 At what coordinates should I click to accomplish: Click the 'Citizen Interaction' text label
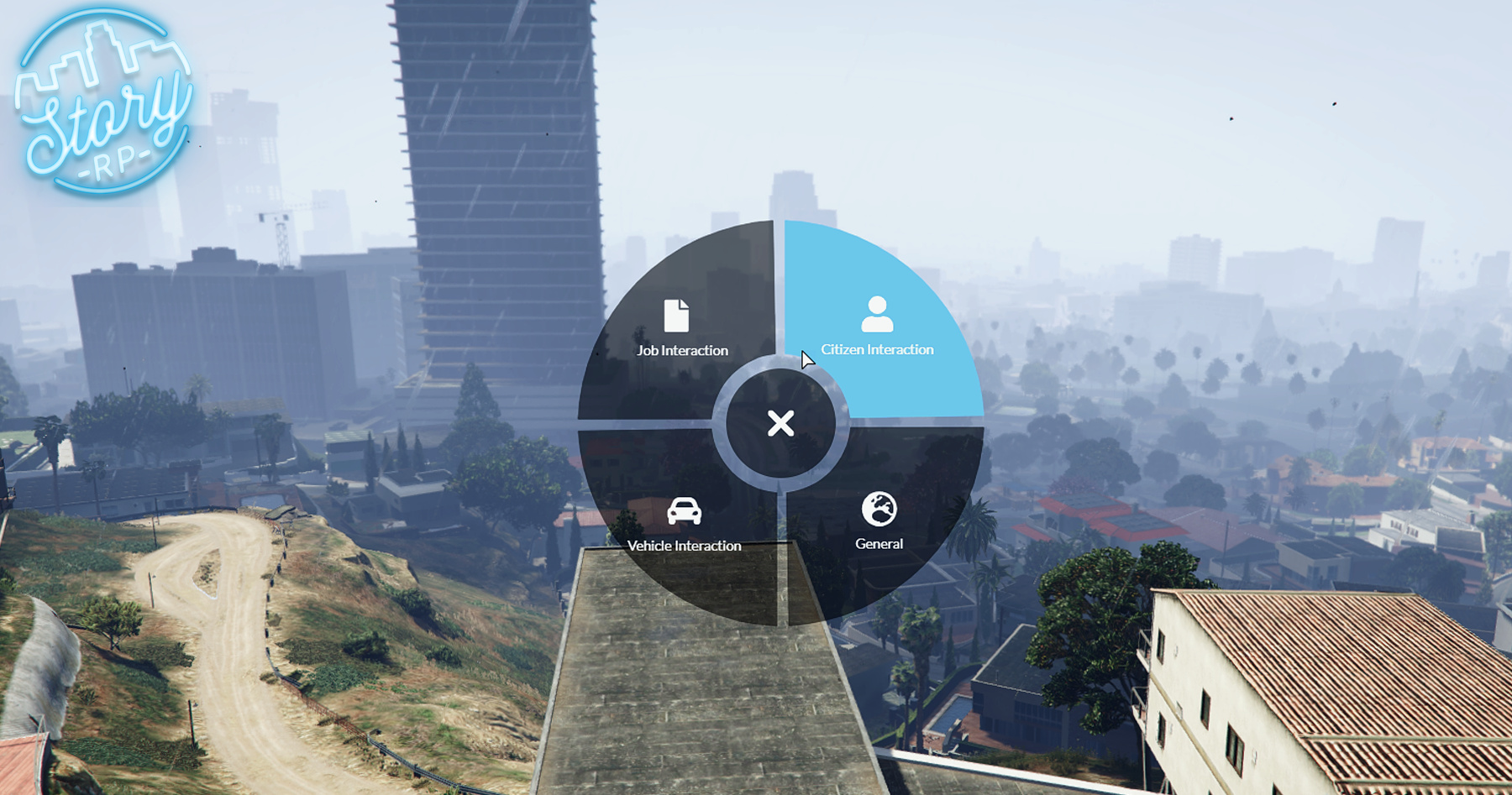tap(879, 348)
